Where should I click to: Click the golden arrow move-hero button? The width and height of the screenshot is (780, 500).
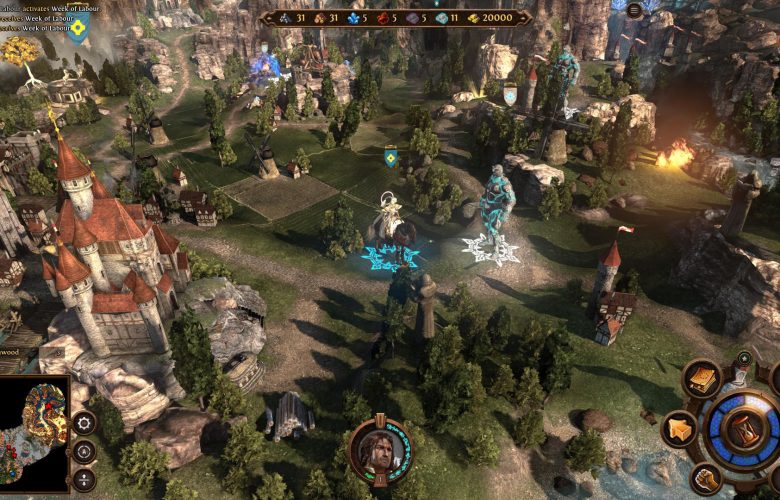click(682, 430)
